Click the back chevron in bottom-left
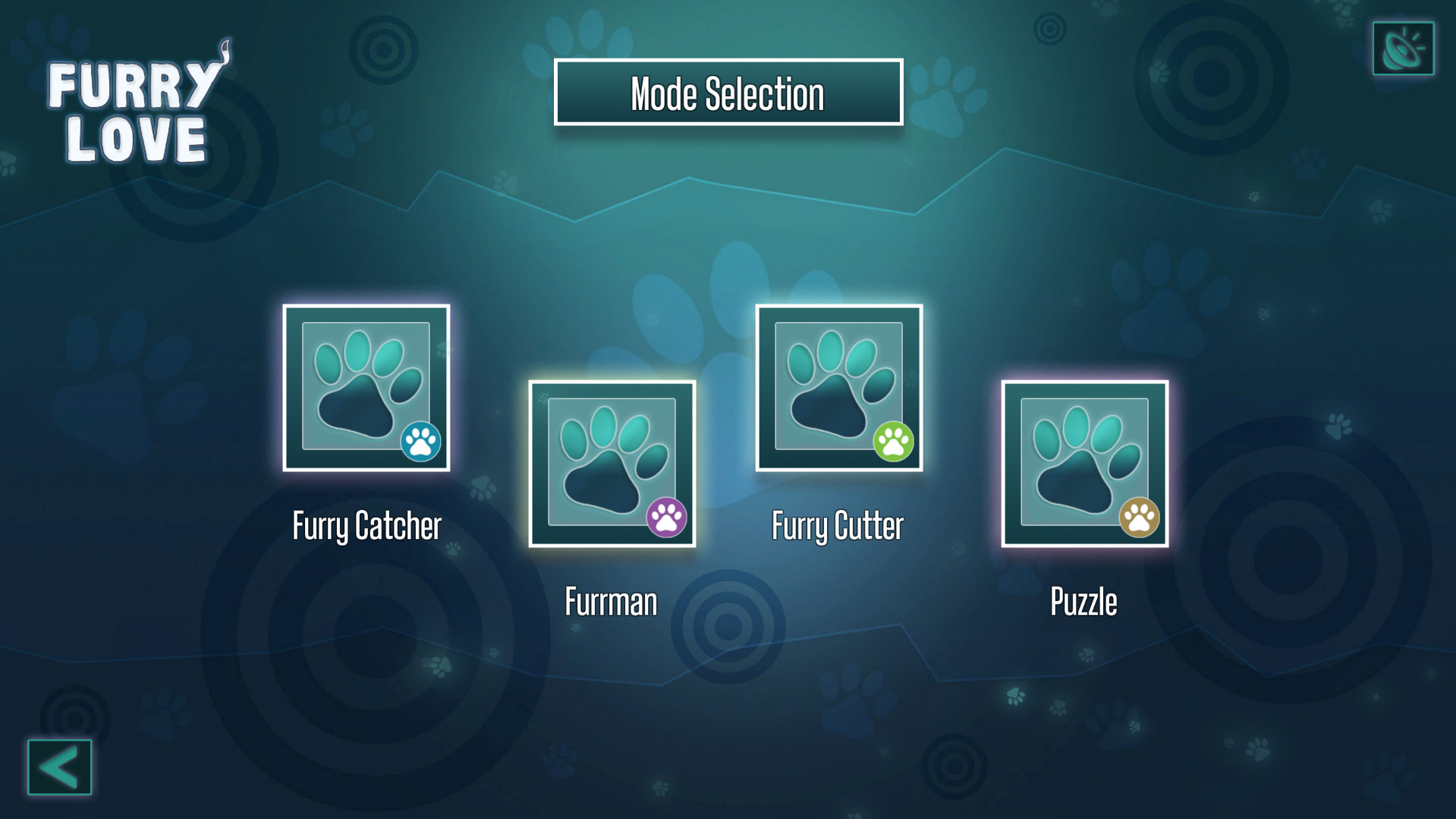 pyautogui.click(x=59, y=769)
